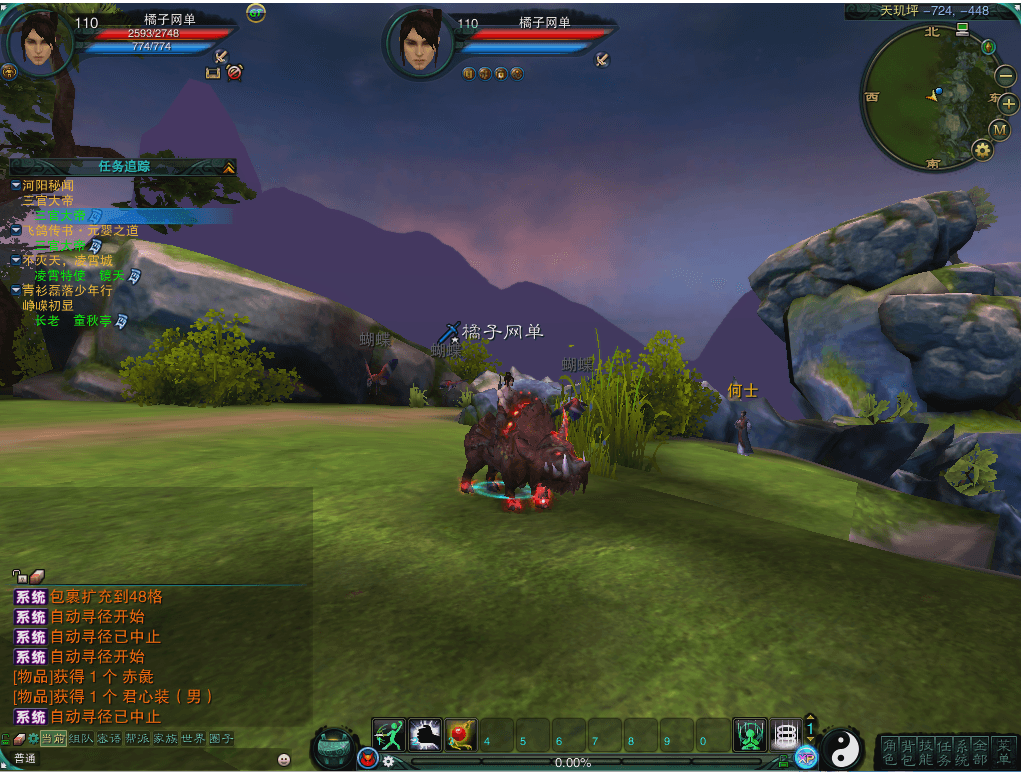Image resolution: width=1021 pixels, height=772 pixels.
Task: Select the 帮派 chat tab
Action: [x=137, y=738]
